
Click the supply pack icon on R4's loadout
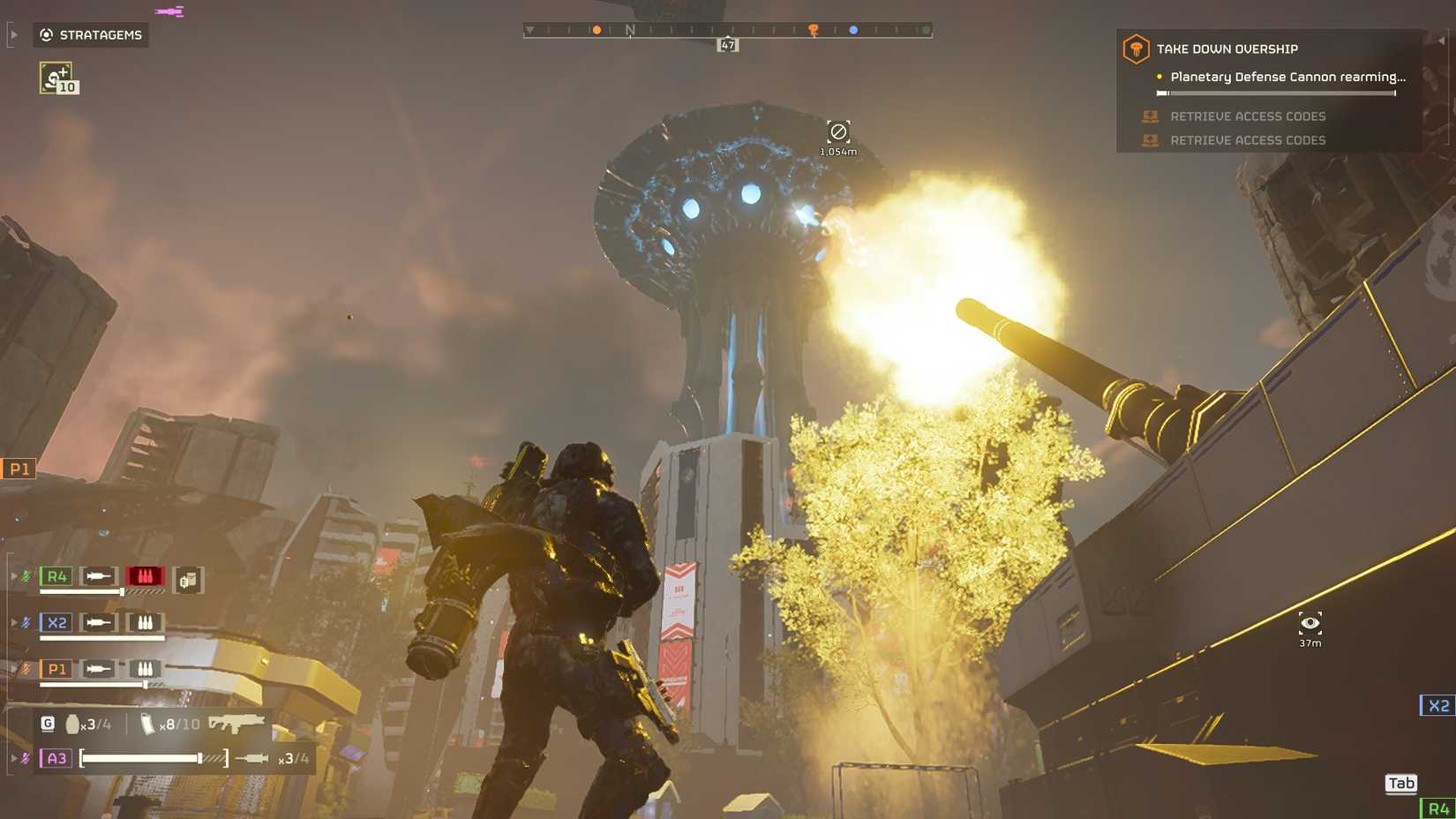[x=189, y=579]
